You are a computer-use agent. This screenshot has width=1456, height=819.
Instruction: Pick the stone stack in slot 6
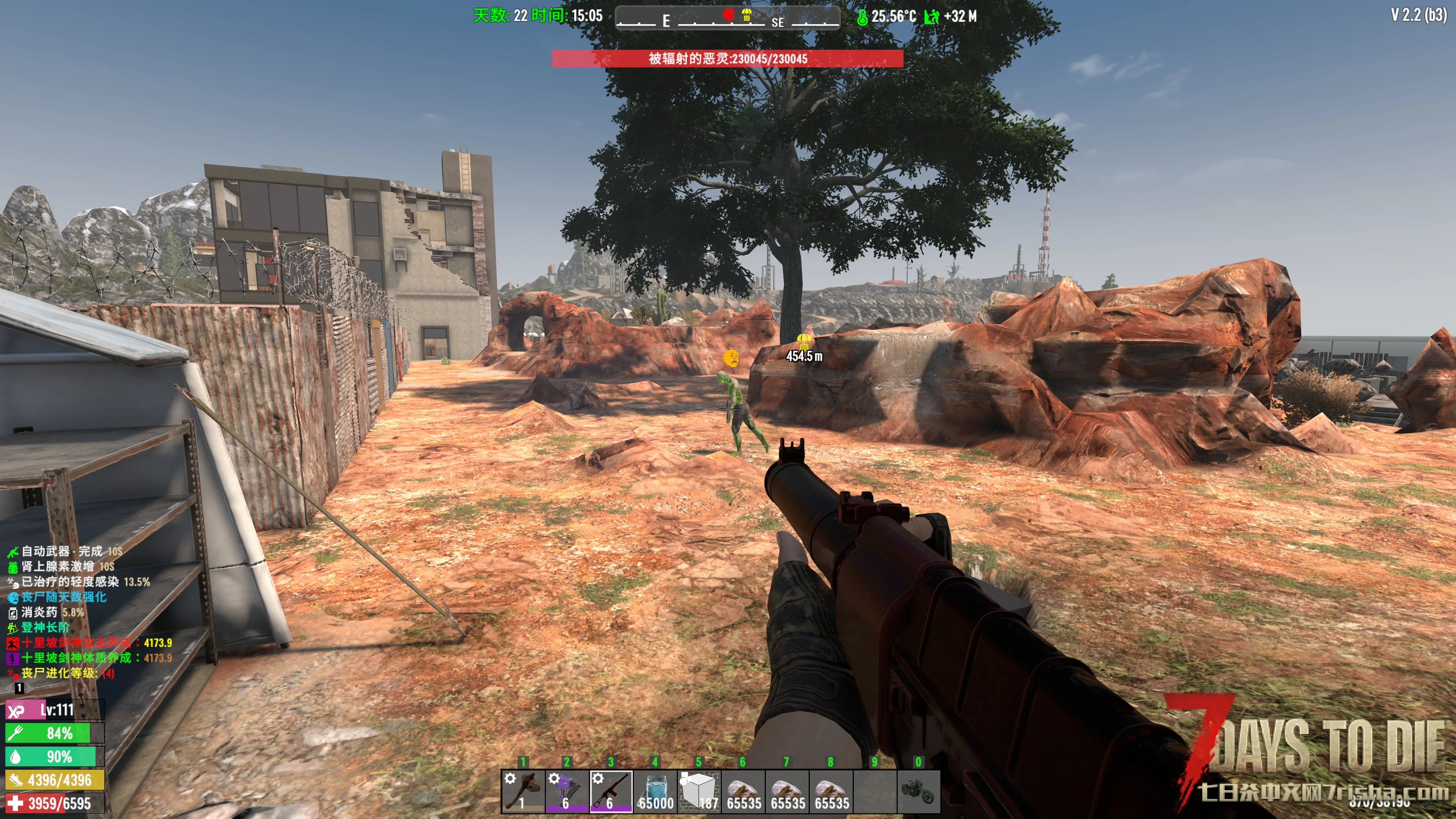[743, 791]
